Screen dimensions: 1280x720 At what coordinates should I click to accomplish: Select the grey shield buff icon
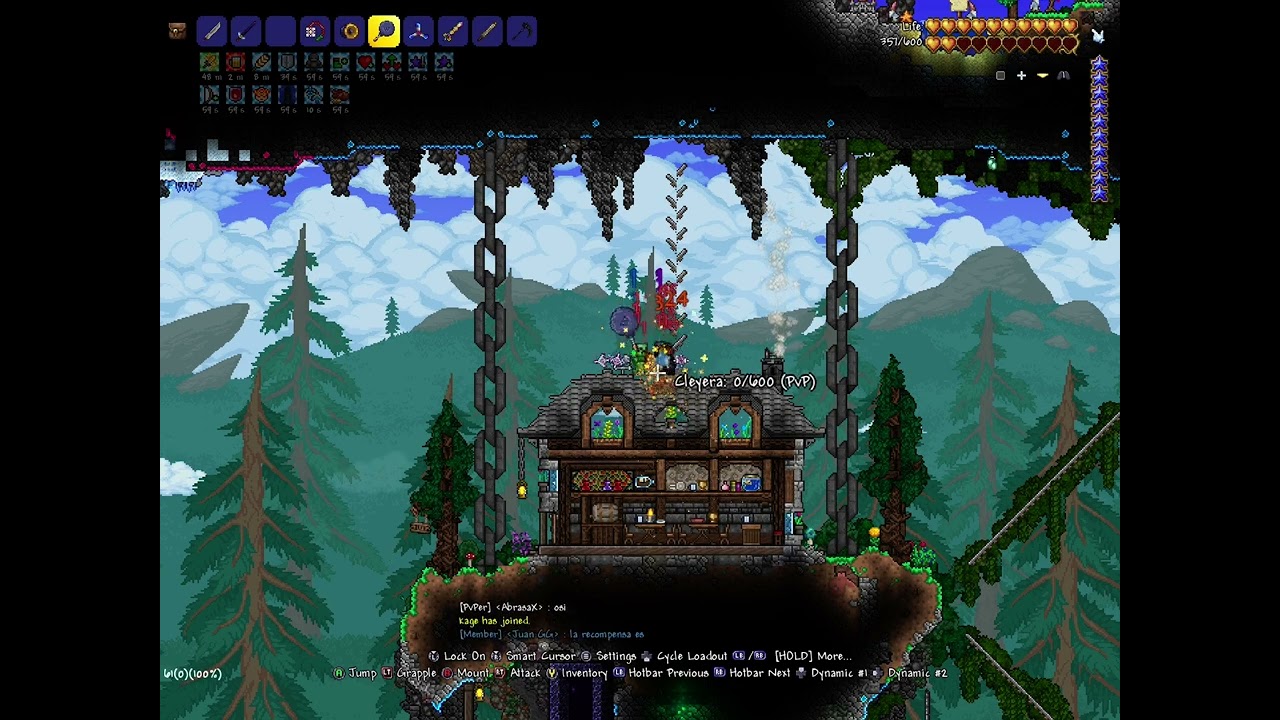tap(288, 63)
